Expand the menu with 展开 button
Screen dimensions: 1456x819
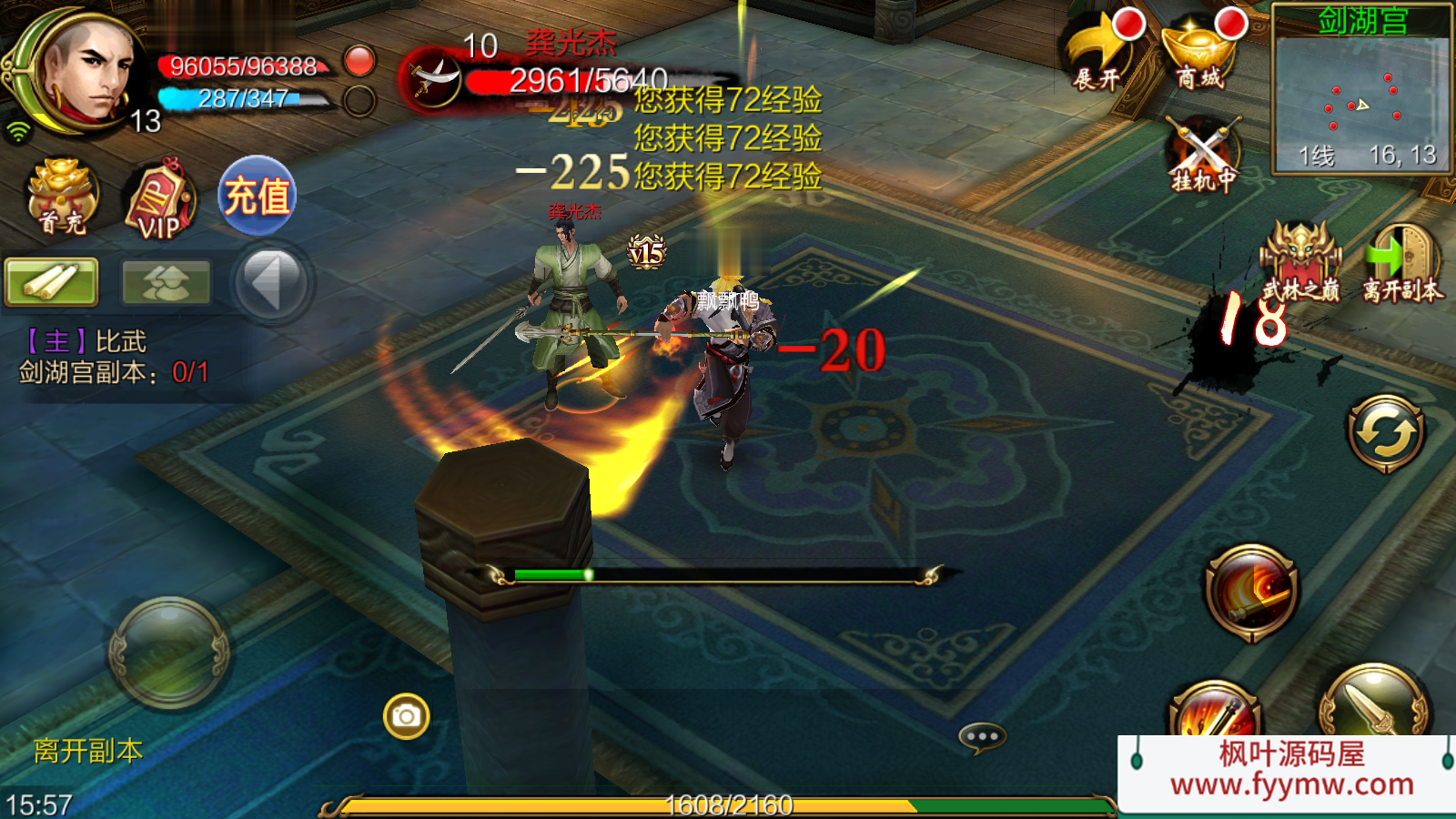1099,53
